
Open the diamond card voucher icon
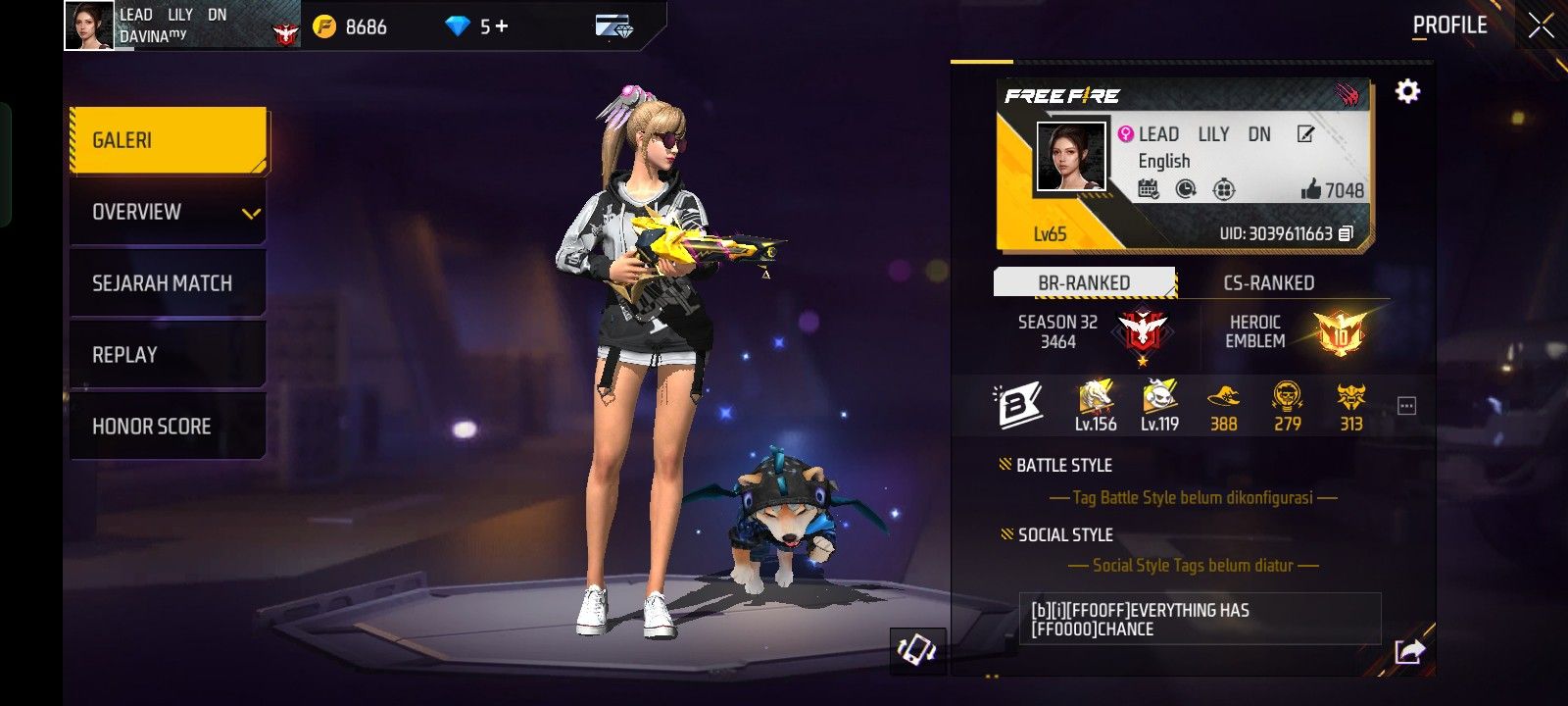click(613, 26)
